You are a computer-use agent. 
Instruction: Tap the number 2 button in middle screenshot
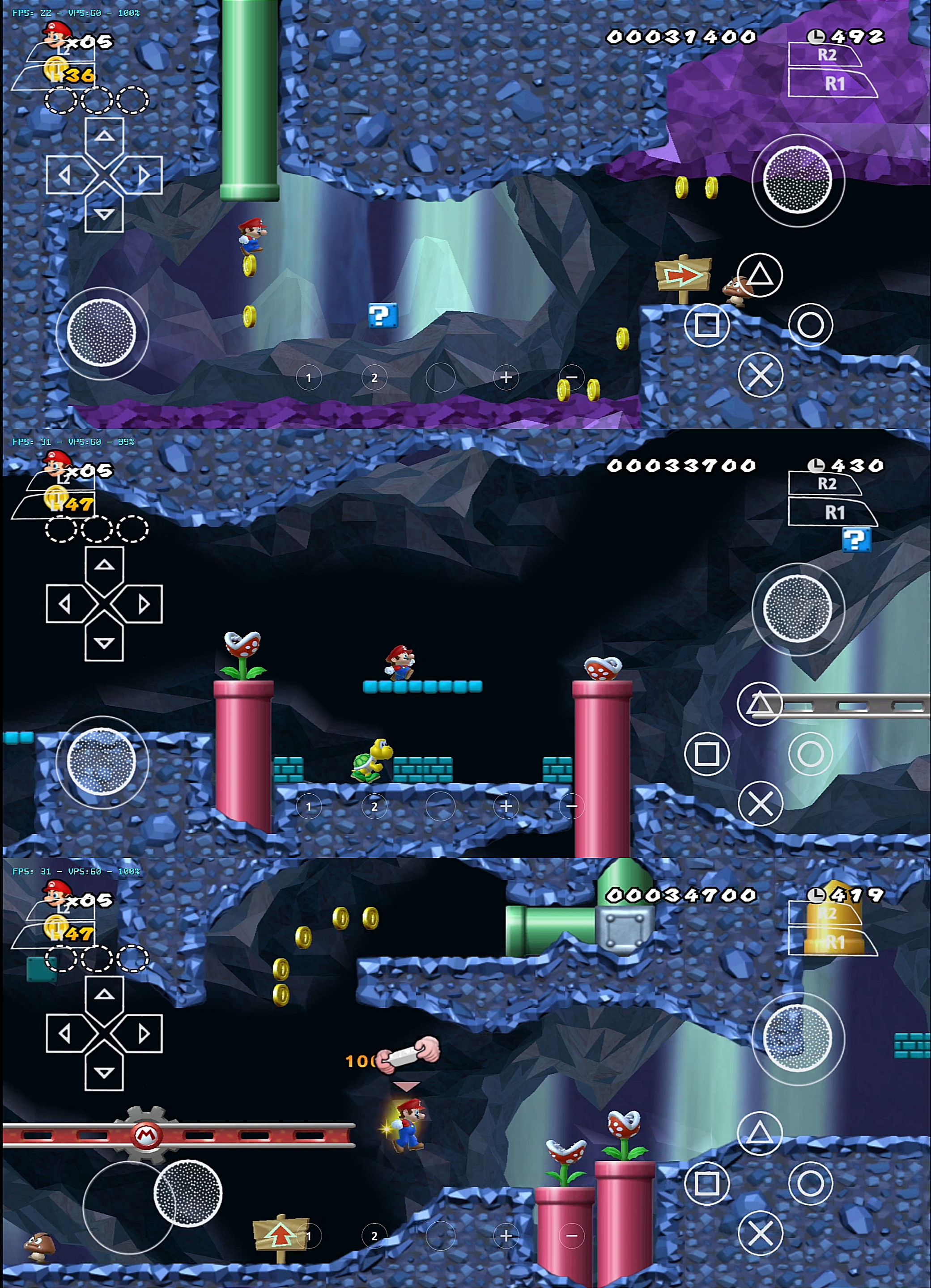pyautogui.click(x=374, y=806)
